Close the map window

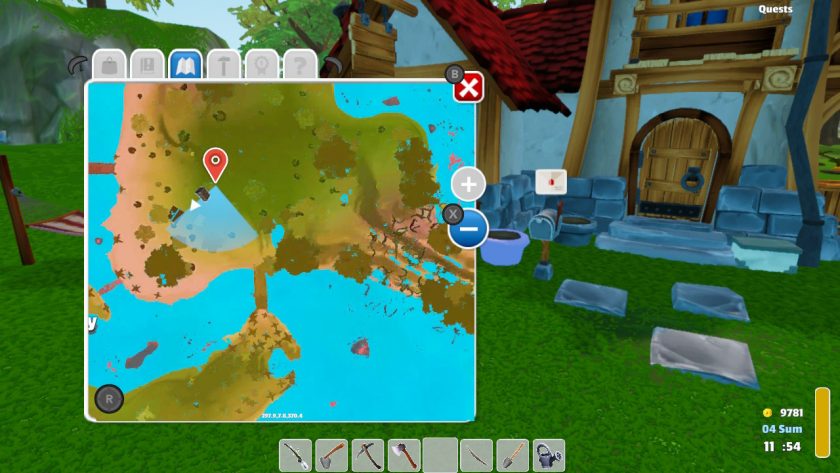pos(469,89)
